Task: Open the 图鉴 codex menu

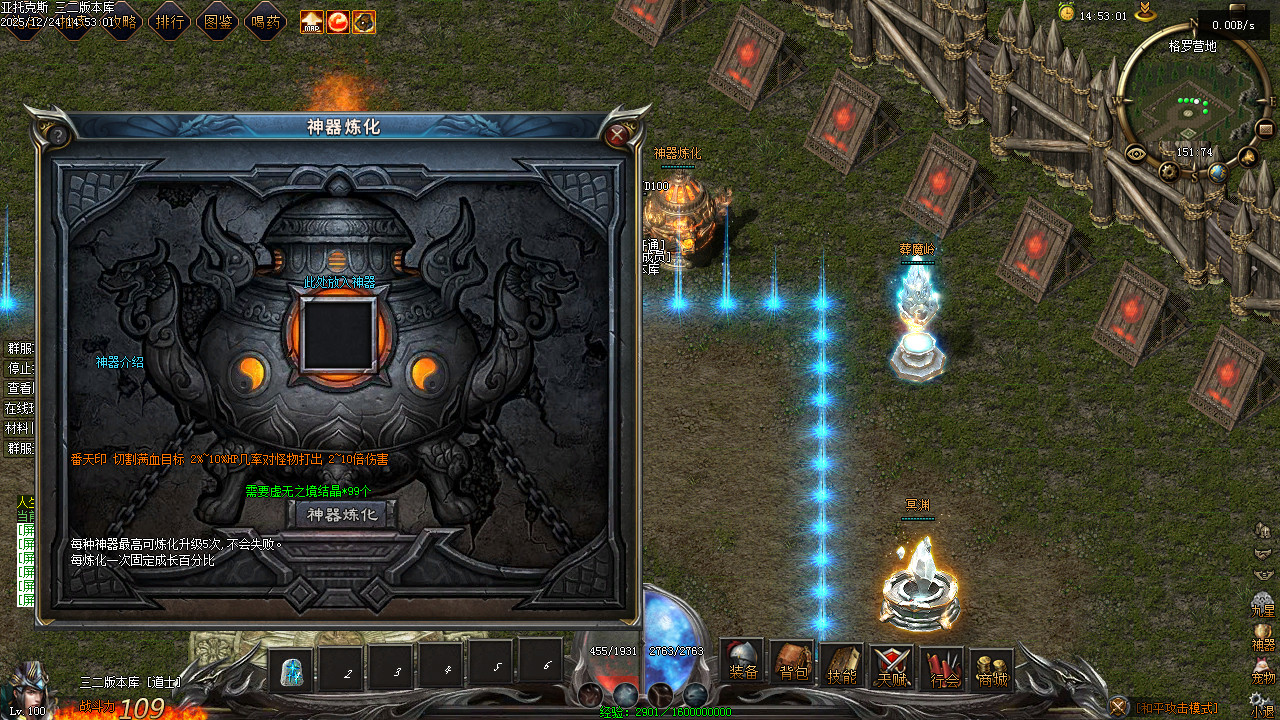Action: coord(217,21)
